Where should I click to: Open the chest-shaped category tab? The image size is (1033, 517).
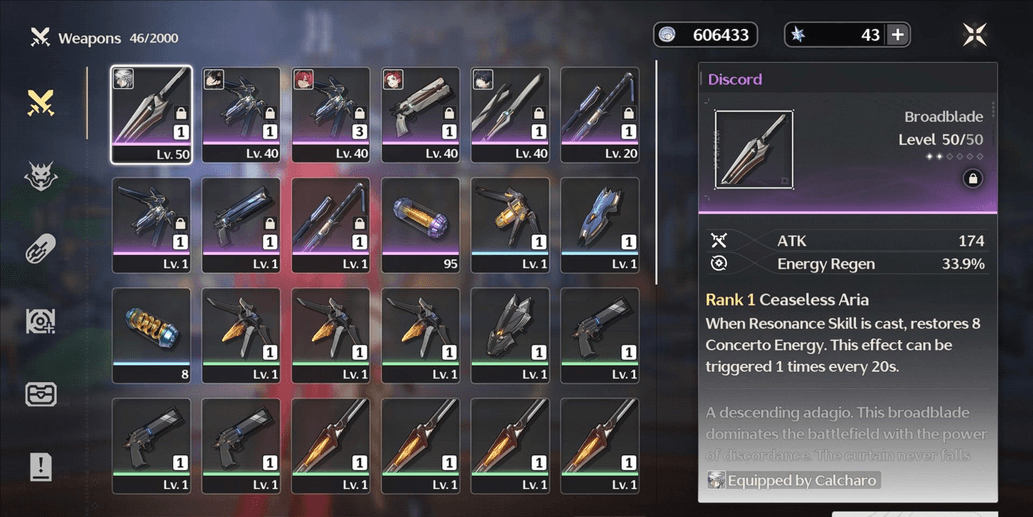click(40, 393)
